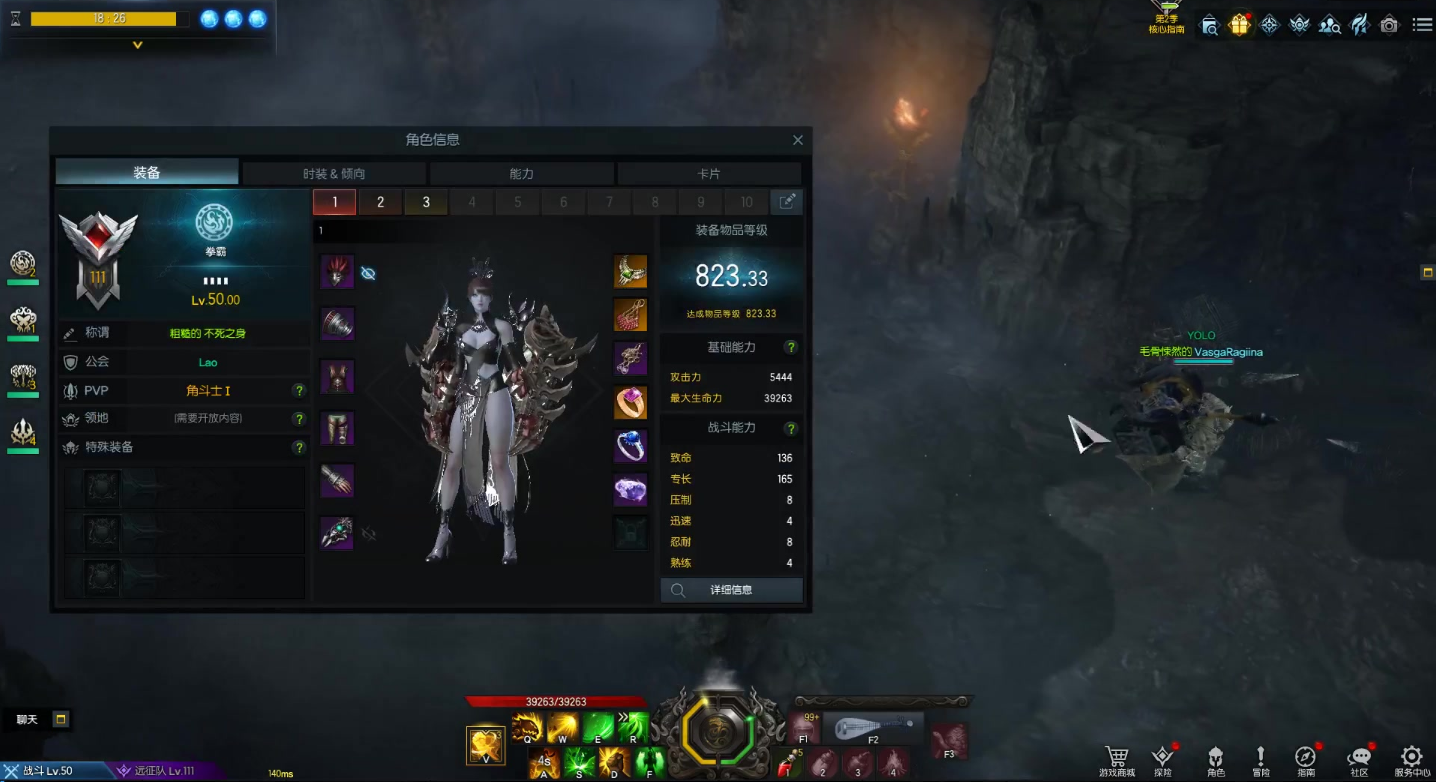
Task: Select the blue sapphire ring slot
Action: point(630,446)
